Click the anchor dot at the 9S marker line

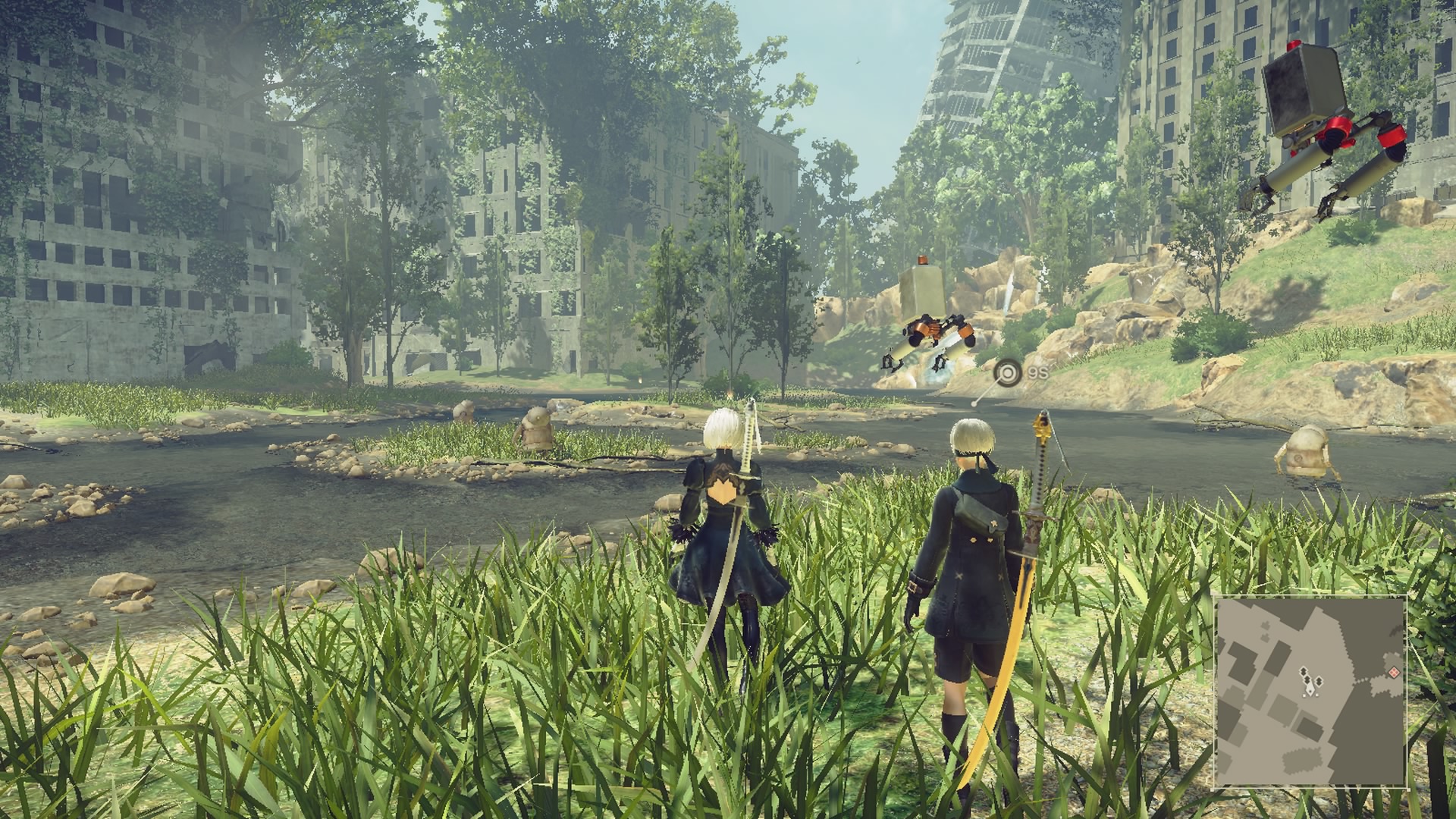pyautogui.click(x=974, y=405)
